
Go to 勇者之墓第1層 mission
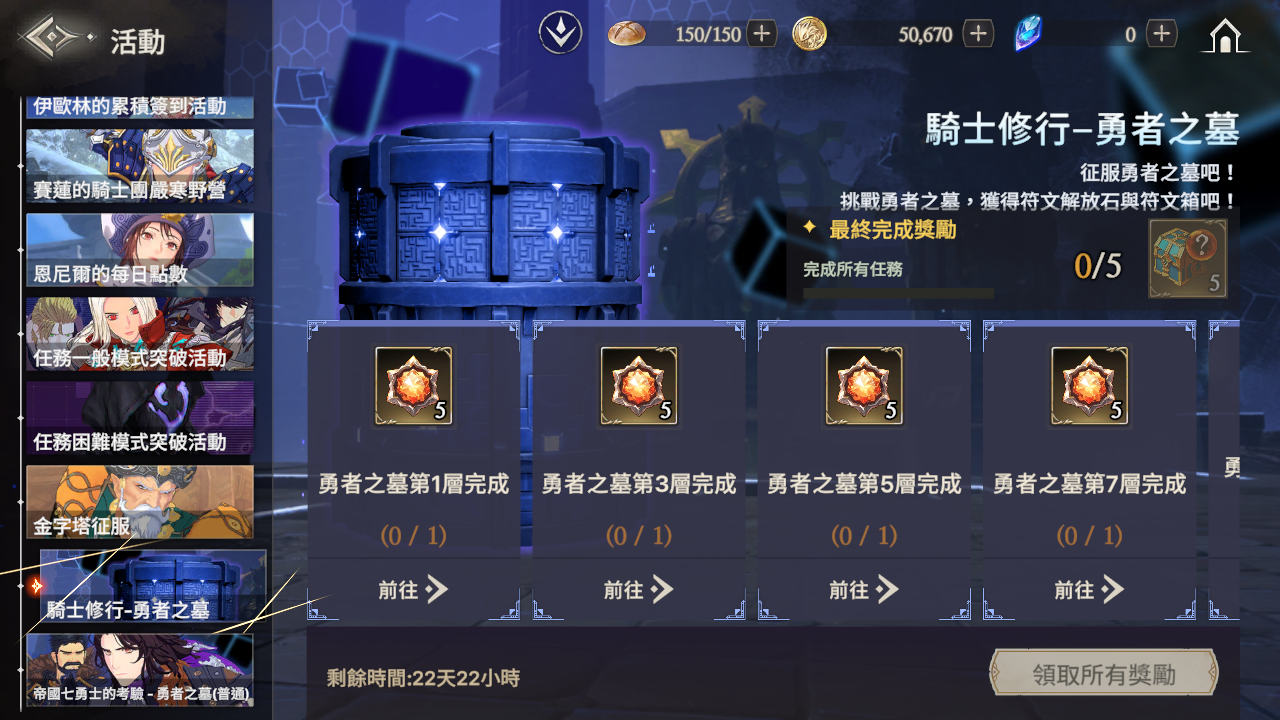click(413, 590)
